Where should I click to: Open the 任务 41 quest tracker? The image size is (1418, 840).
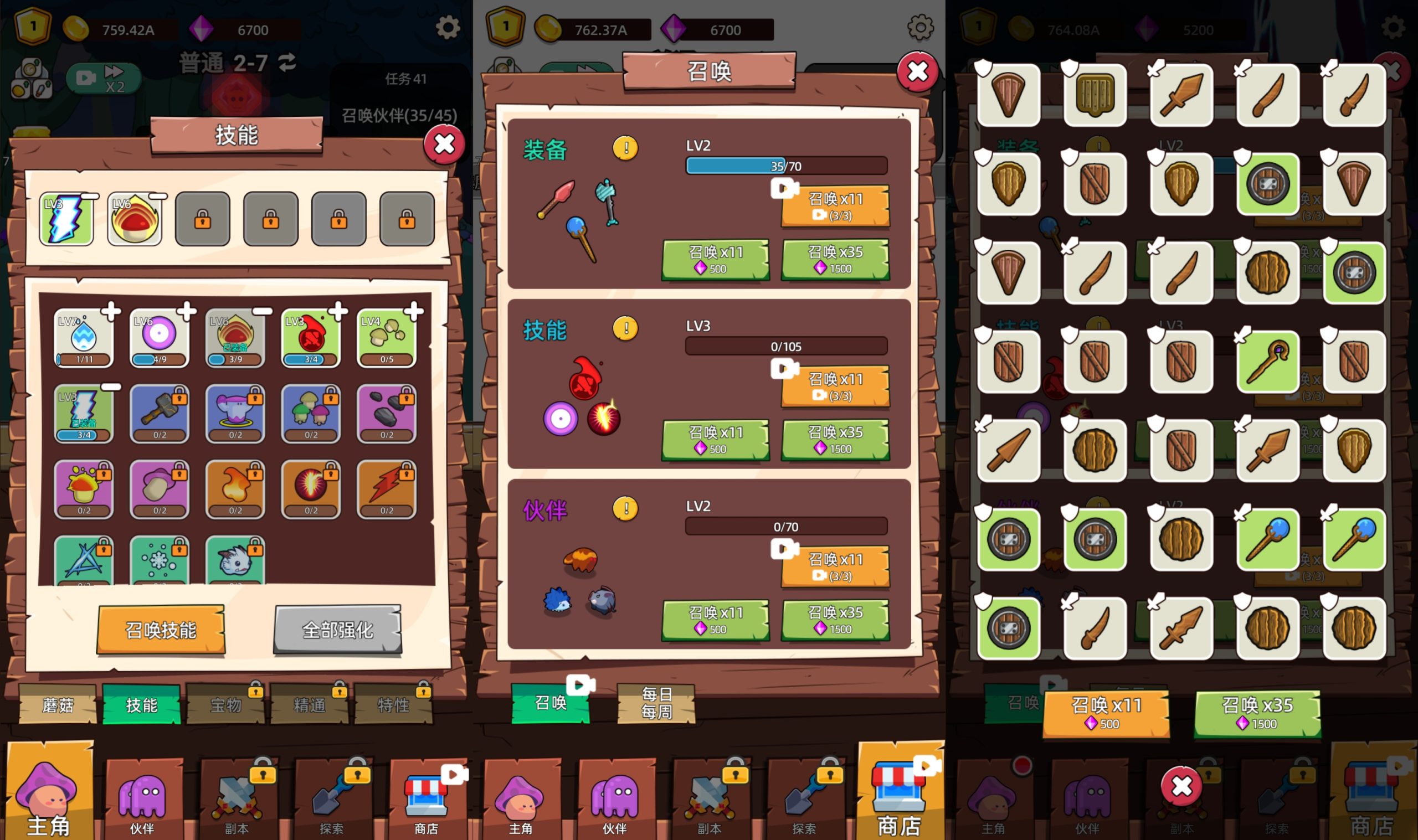pos(405,79)
